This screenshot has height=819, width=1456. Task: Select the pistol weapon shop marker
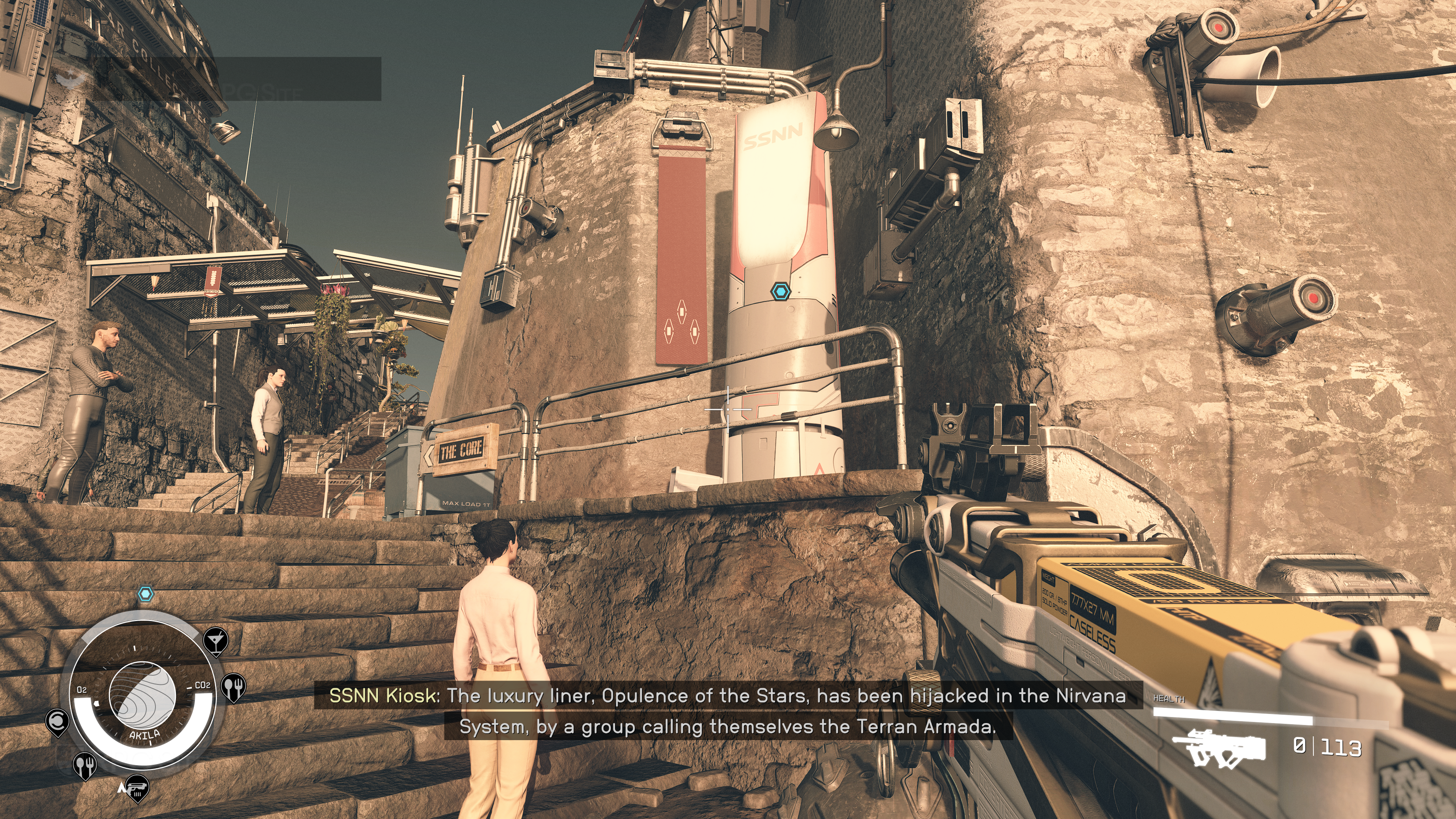tap(136, 787)
